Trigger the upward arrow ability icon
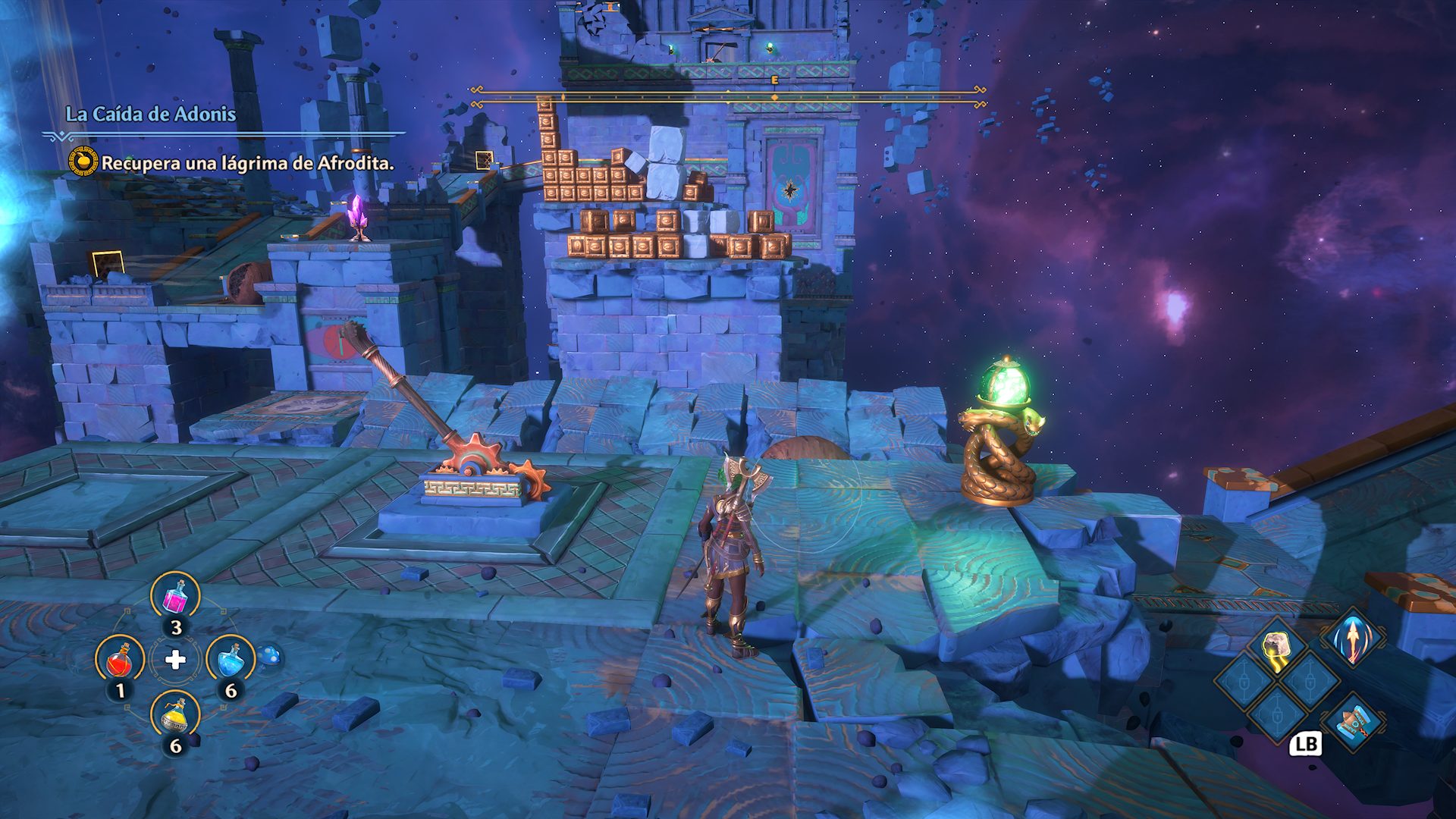The image size is (1456, 819). (x=1354, y=639)
